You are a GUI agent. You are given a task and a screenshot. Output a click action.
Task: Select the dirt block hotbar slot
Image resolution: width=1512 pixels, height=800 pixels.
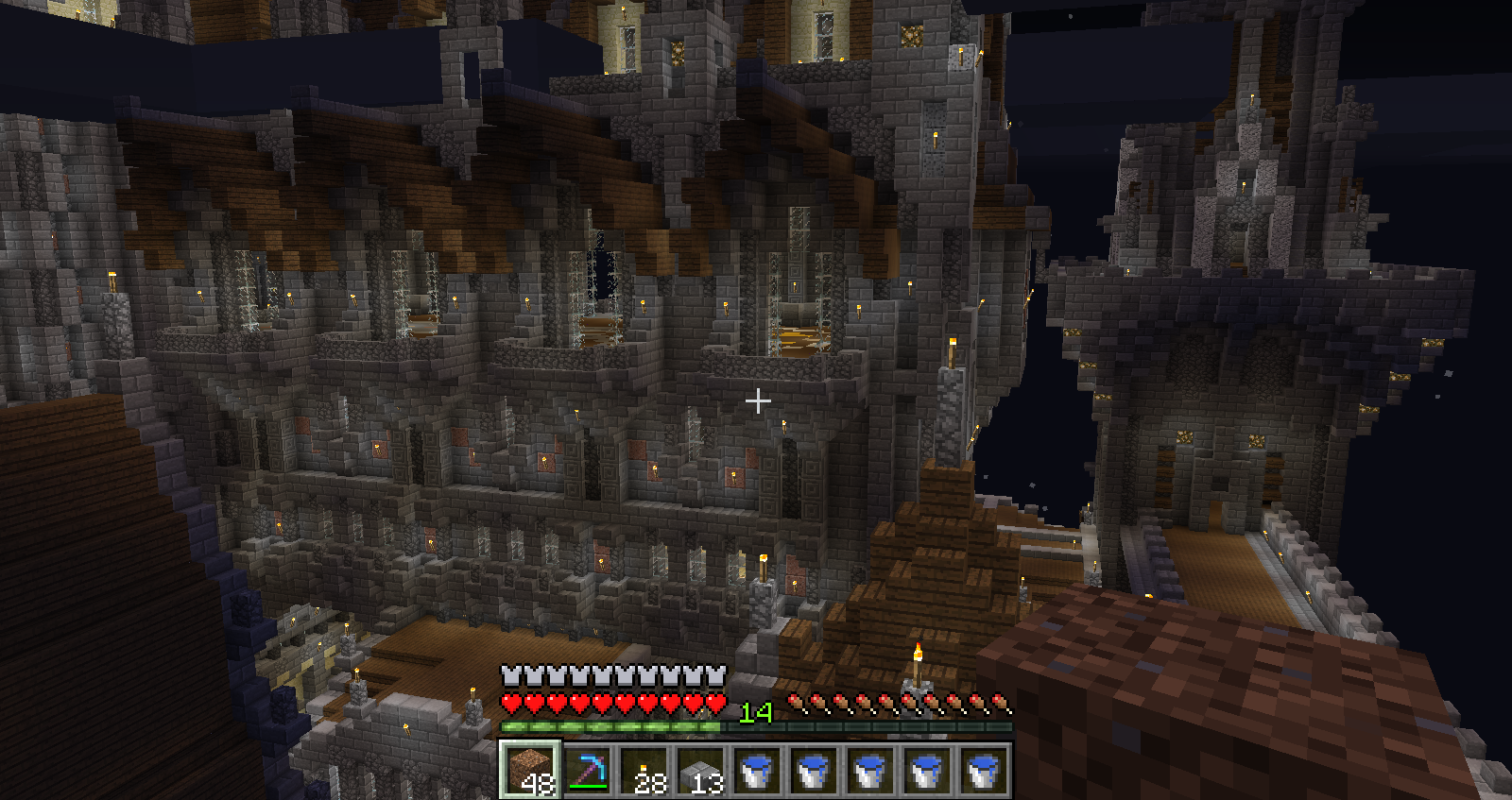click(530, 769)
